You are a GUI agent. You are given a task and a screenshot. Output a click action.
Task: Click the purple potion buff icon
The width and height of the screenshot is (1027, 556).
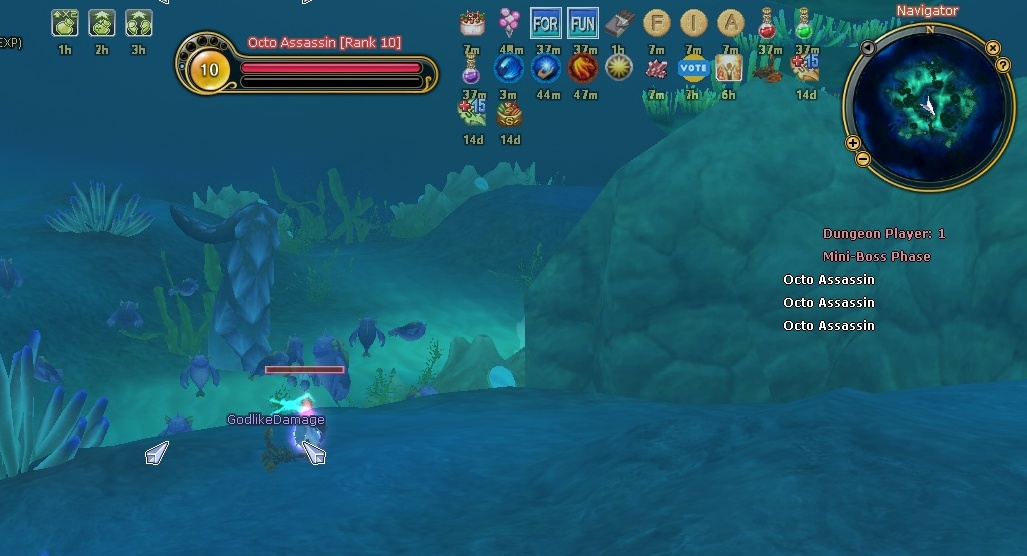[472, 68]
